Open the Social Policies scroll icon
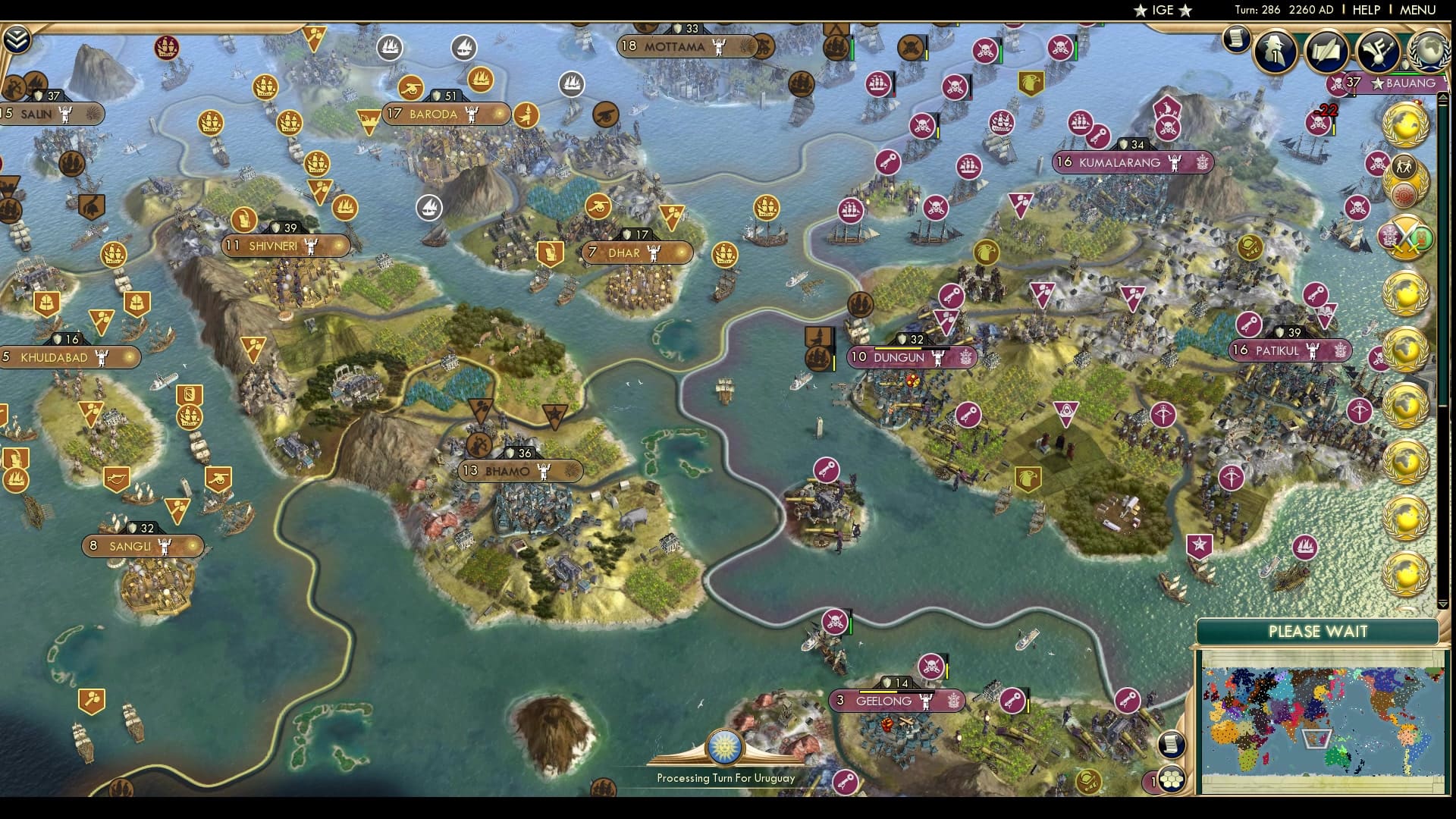The width and height of the screenshot is (1456, 819). (1326, 51)
